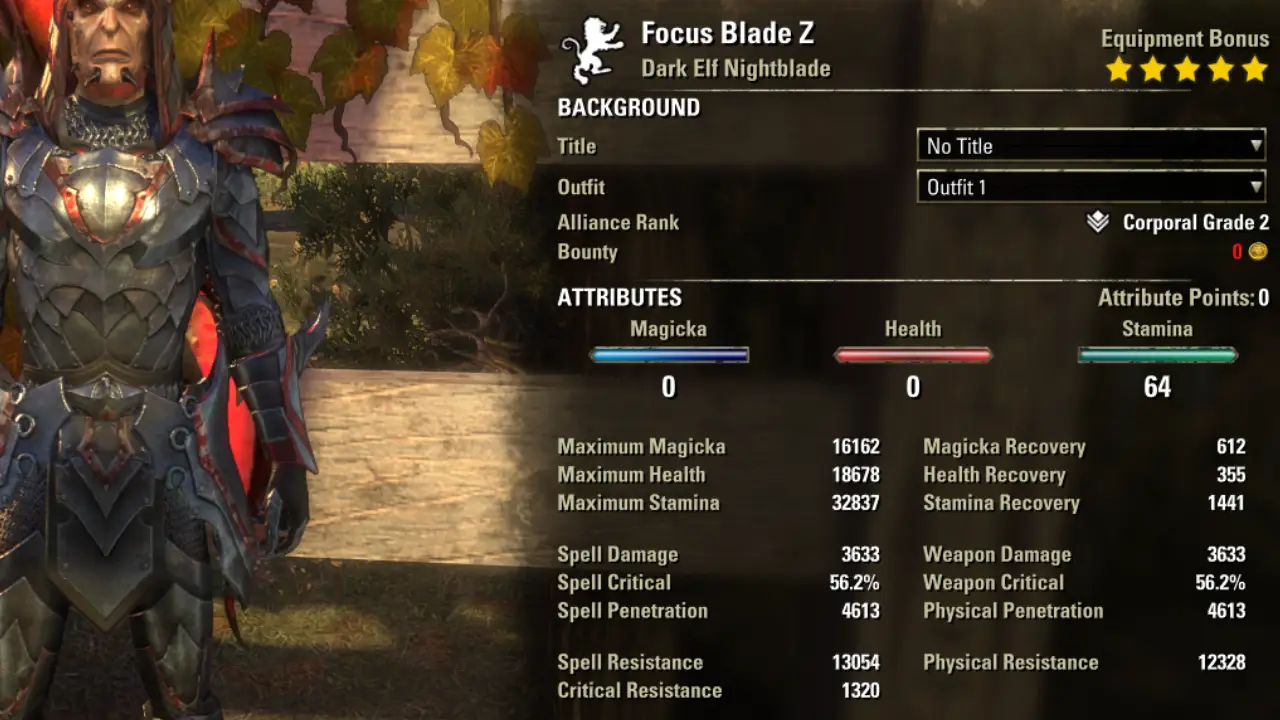Click the Stamina value 64
1280x720 pixels.
pos(1157,388)
